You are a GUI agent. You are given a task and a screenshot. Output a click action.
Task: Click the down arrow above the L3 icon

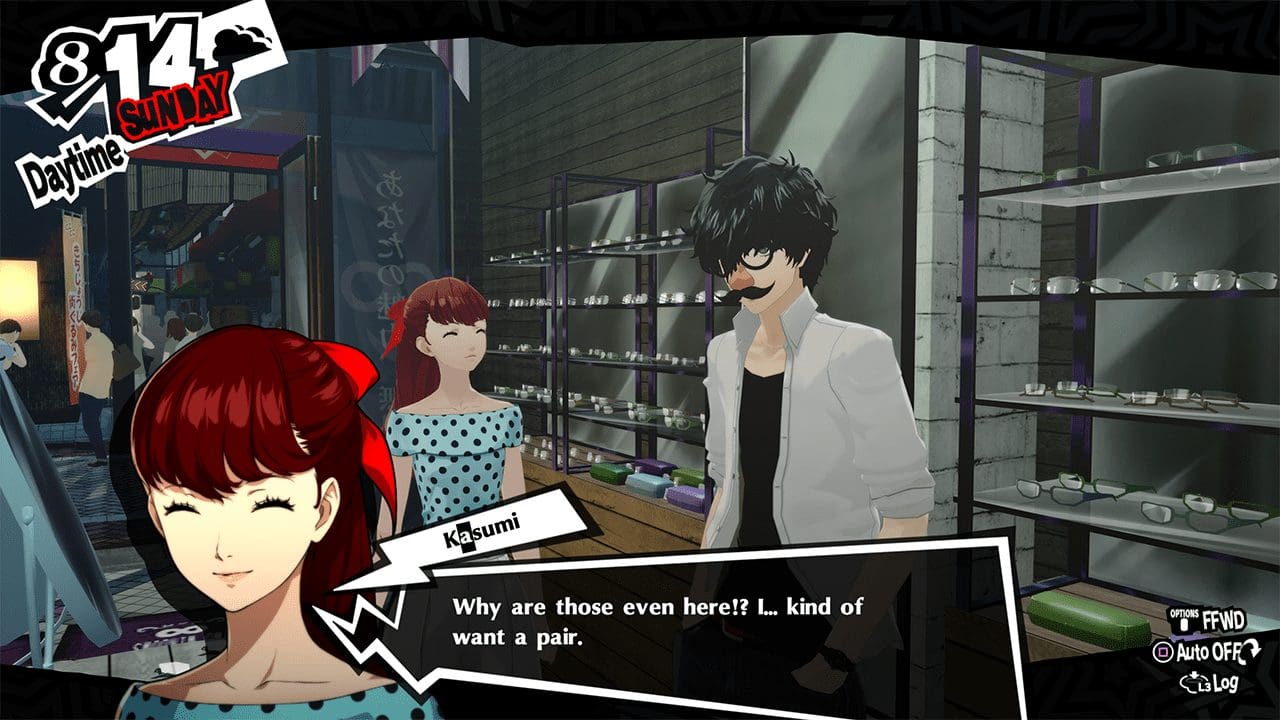coord(1194,673)
